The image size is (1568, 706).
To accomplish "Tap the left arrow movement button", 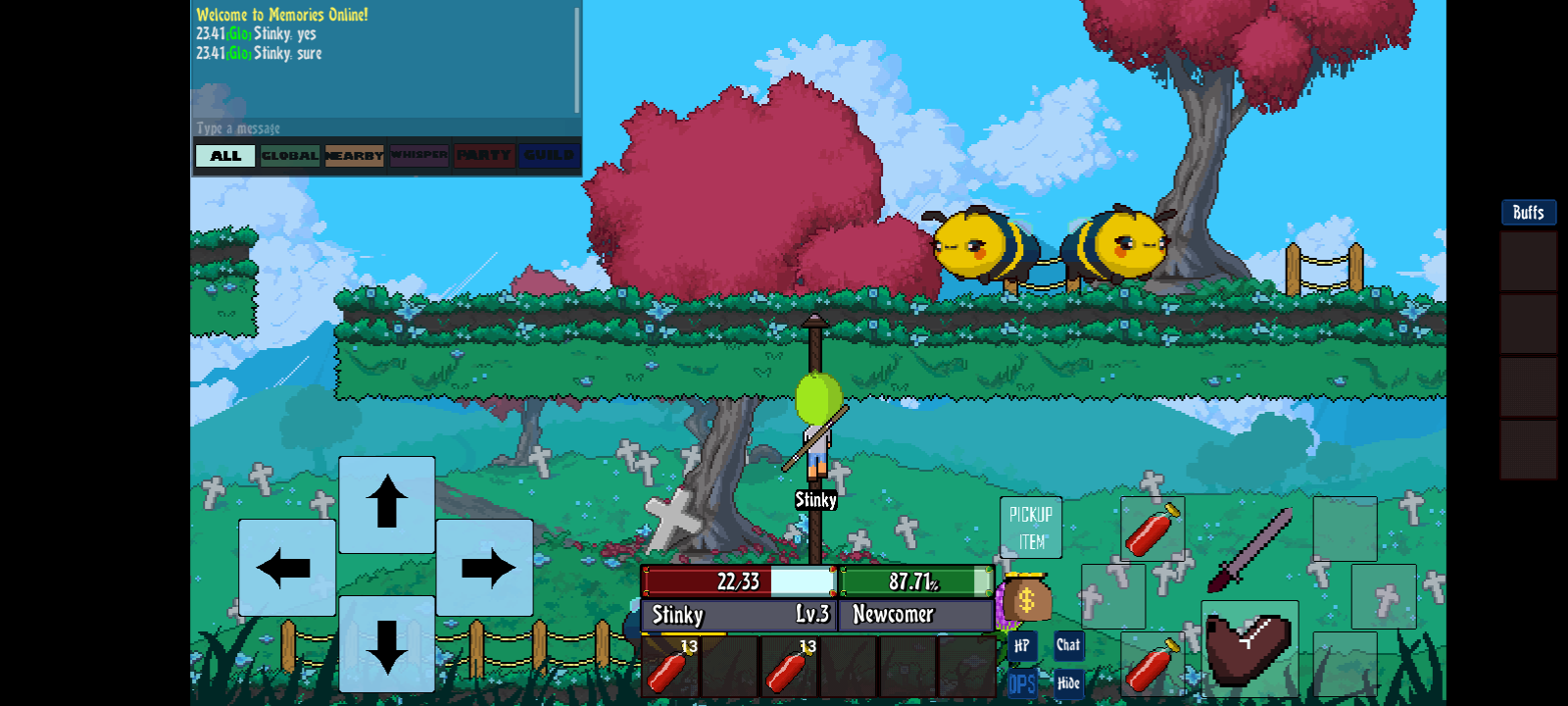I will 286,568.
